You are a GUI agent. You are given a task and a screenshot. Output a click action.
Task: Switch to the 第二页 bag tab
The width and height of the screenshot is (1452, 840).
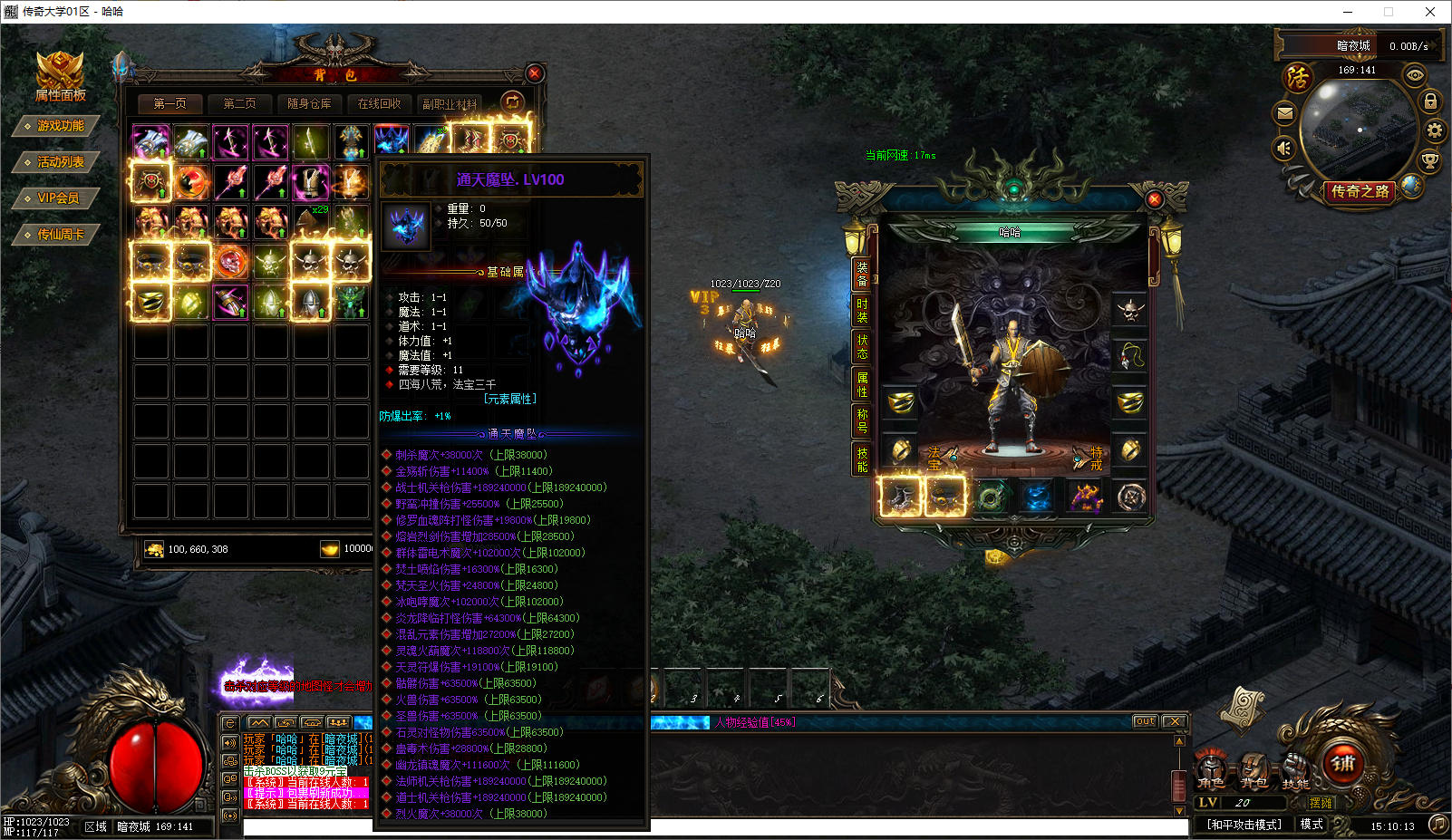239,104
